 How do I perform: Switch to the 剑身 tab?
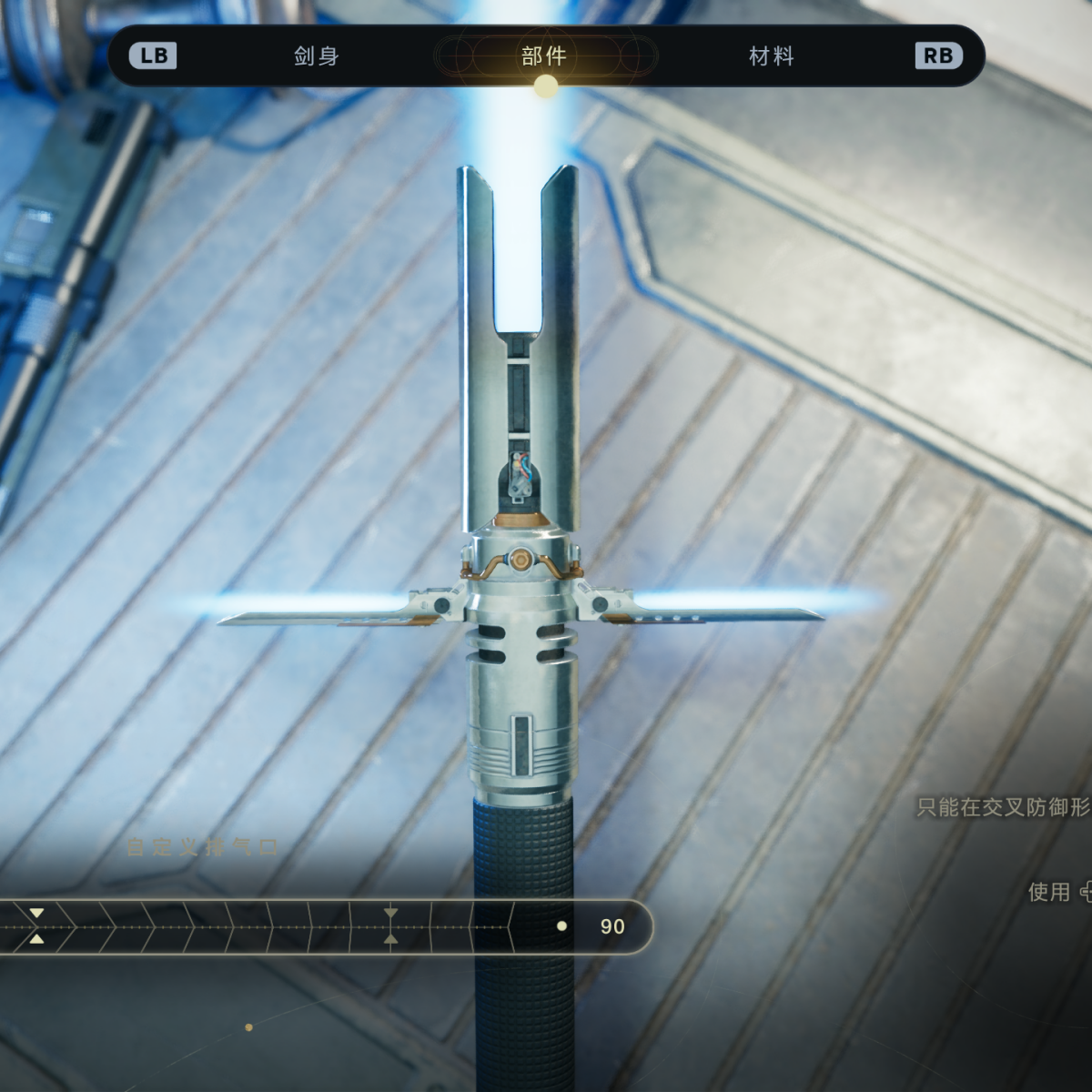[x=317, y=56]
